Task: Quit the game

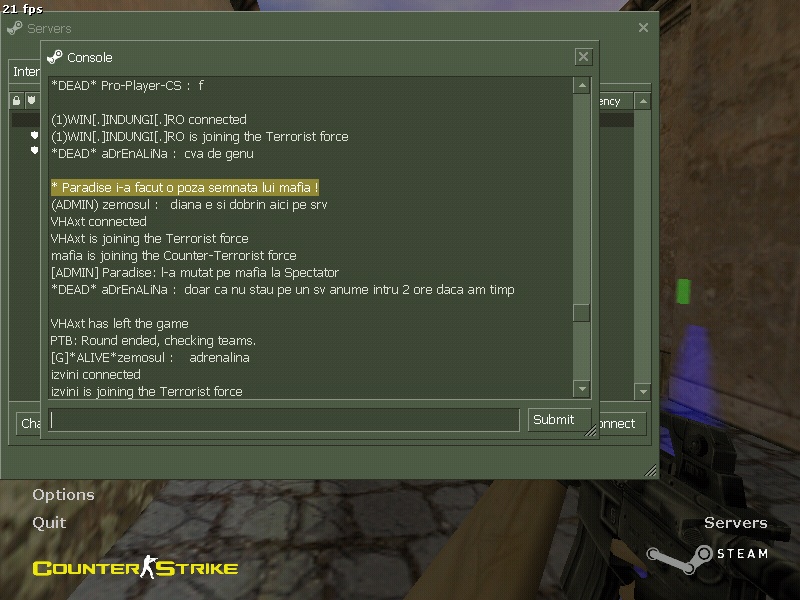Action: pyautogui.click(x=49, y=522)
